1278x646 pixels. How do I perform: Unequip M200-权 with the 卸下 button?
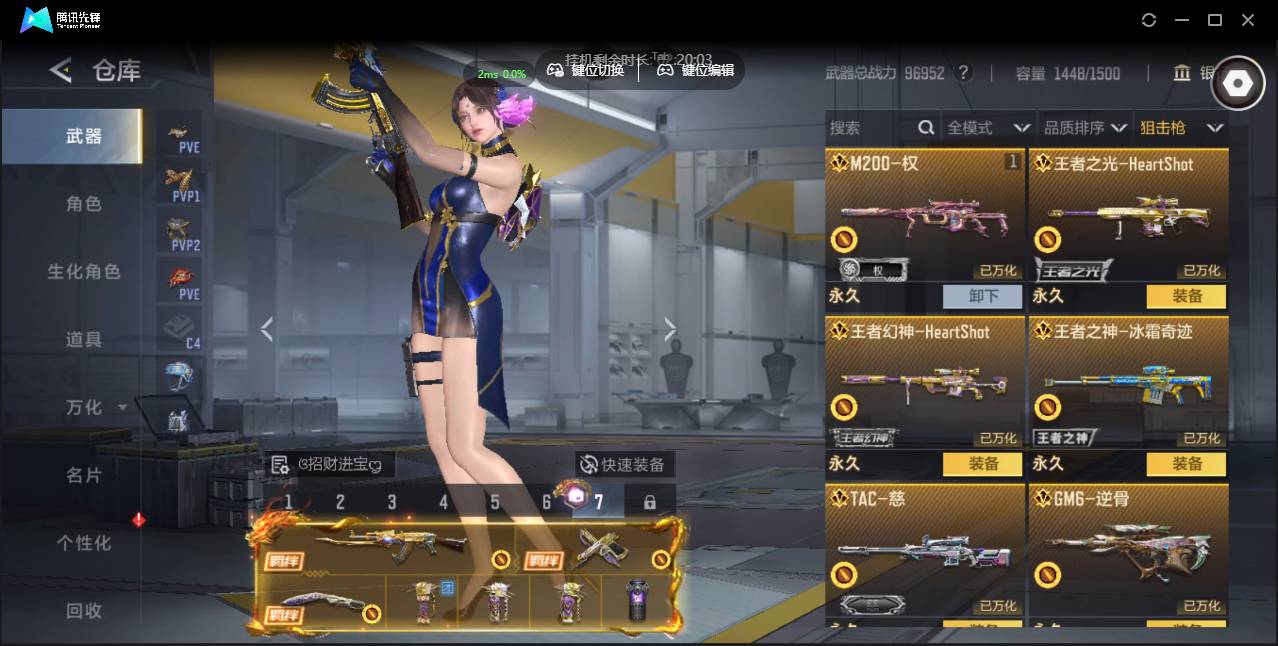(x=982, y=296)
